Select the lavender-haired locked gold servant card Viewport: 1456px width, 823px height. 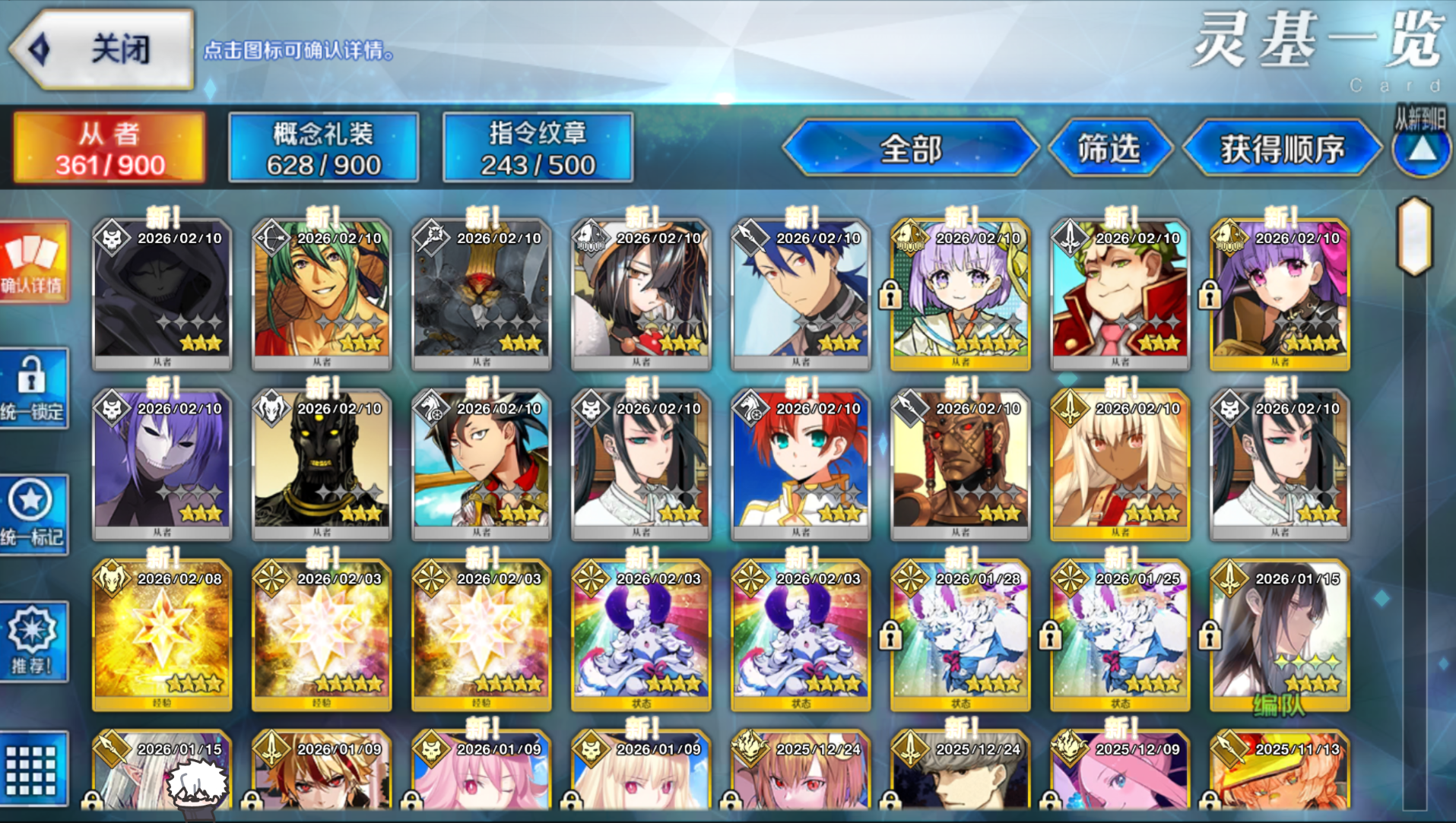(960, 293)
